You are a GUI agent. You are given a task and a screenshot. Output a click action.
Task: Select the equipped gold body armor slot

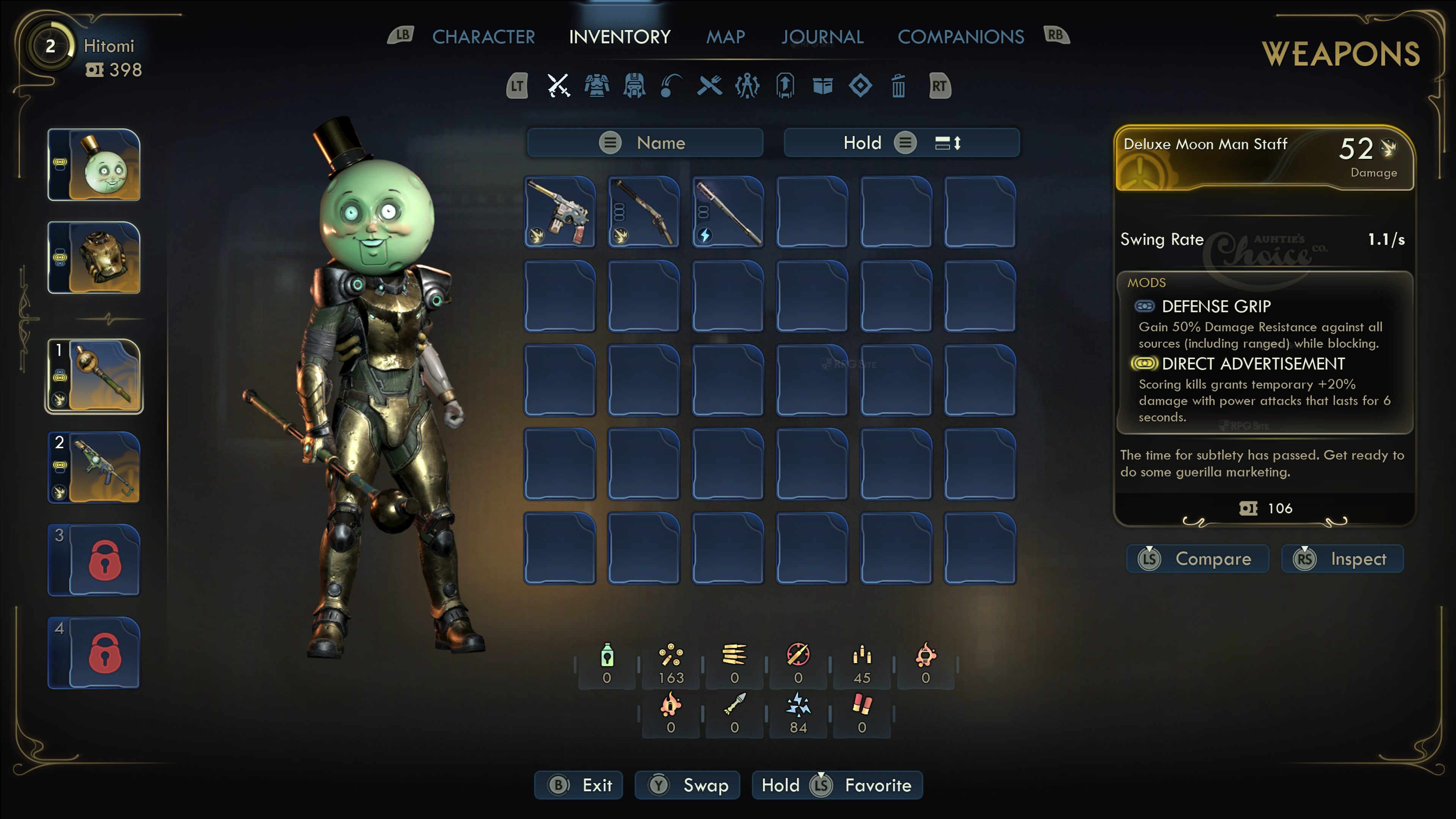94,257
